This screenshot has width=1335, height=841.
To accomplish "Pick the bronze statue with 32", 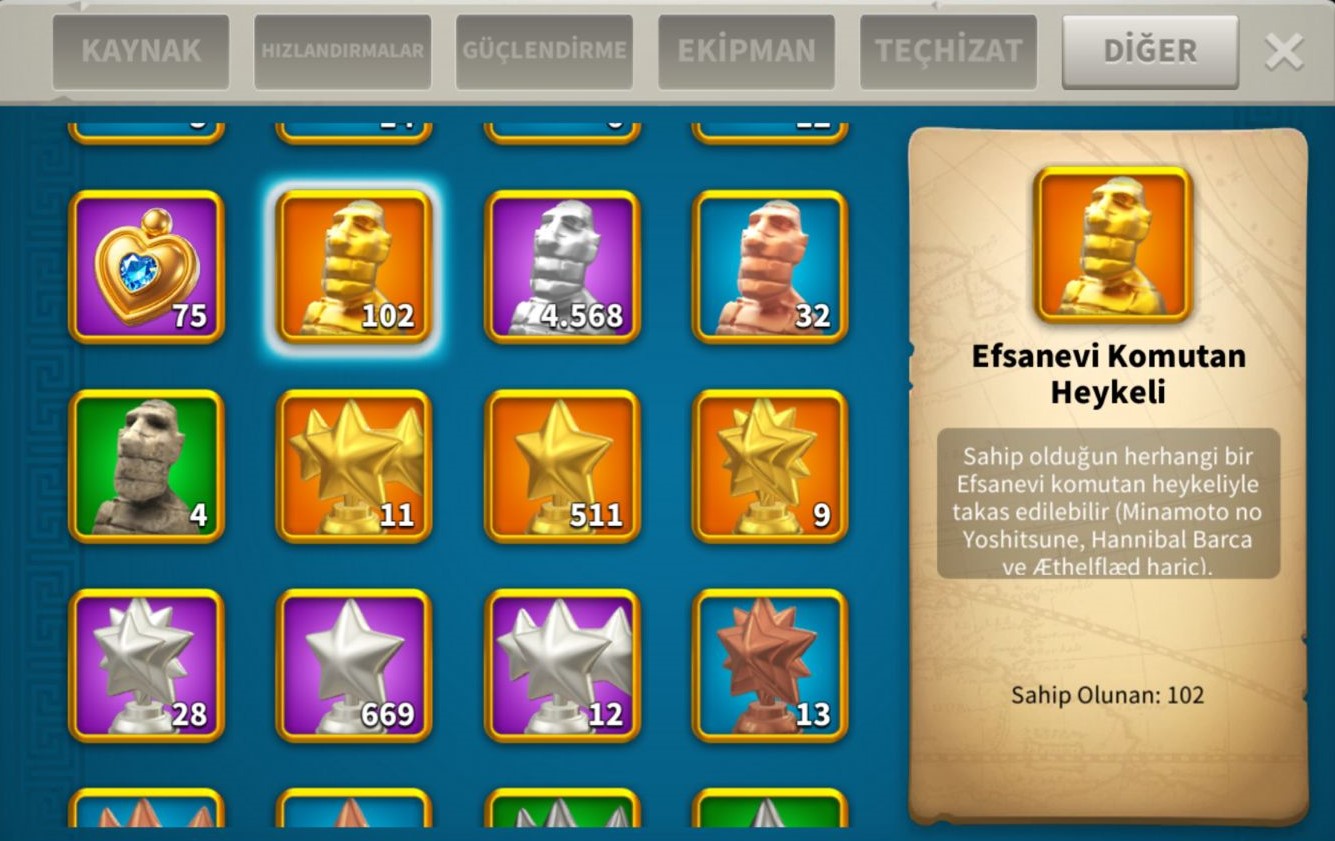I will [x=770, y=267].
